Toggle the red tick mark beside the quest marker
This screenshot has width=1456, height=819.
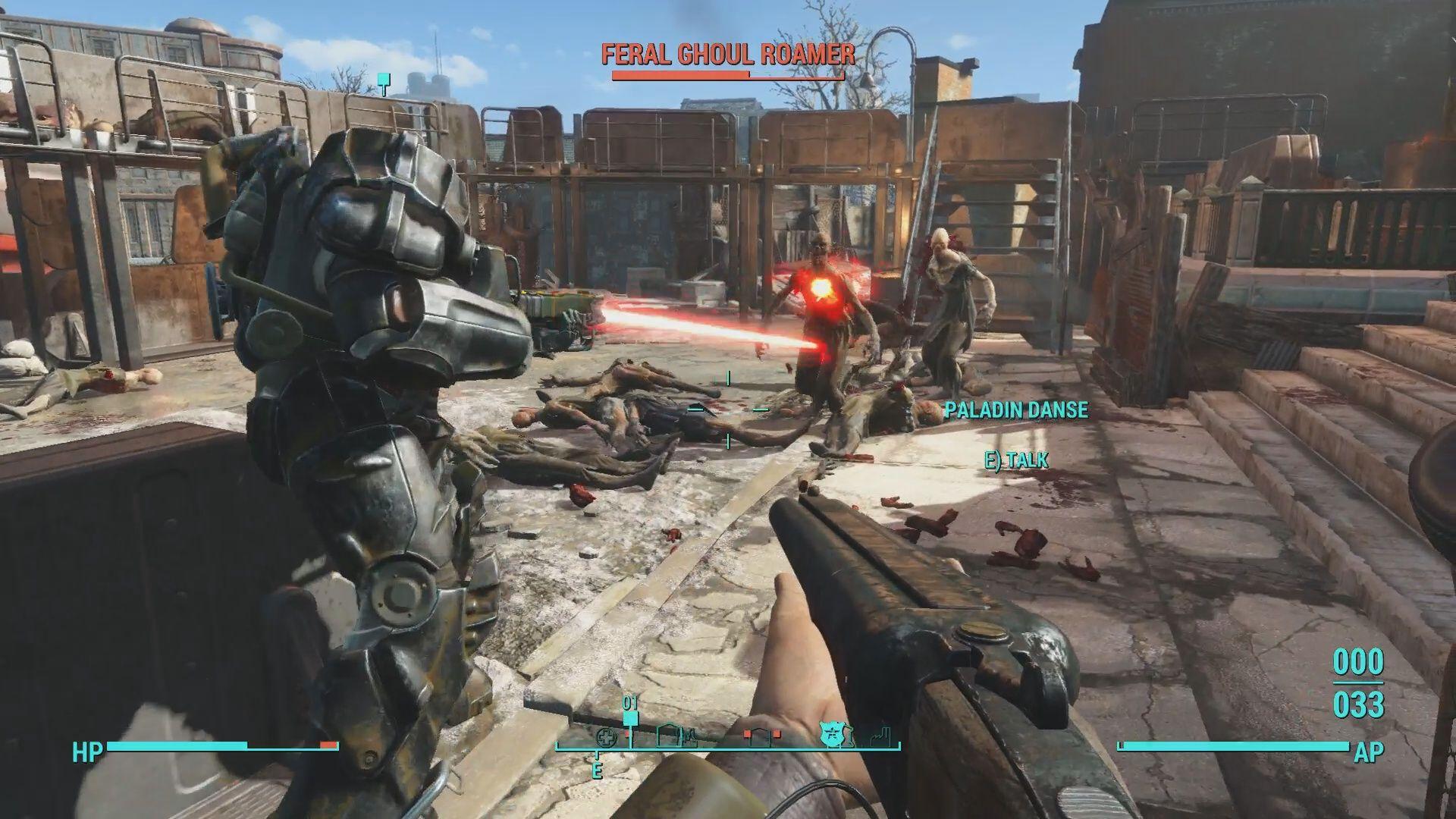[627, 733]
